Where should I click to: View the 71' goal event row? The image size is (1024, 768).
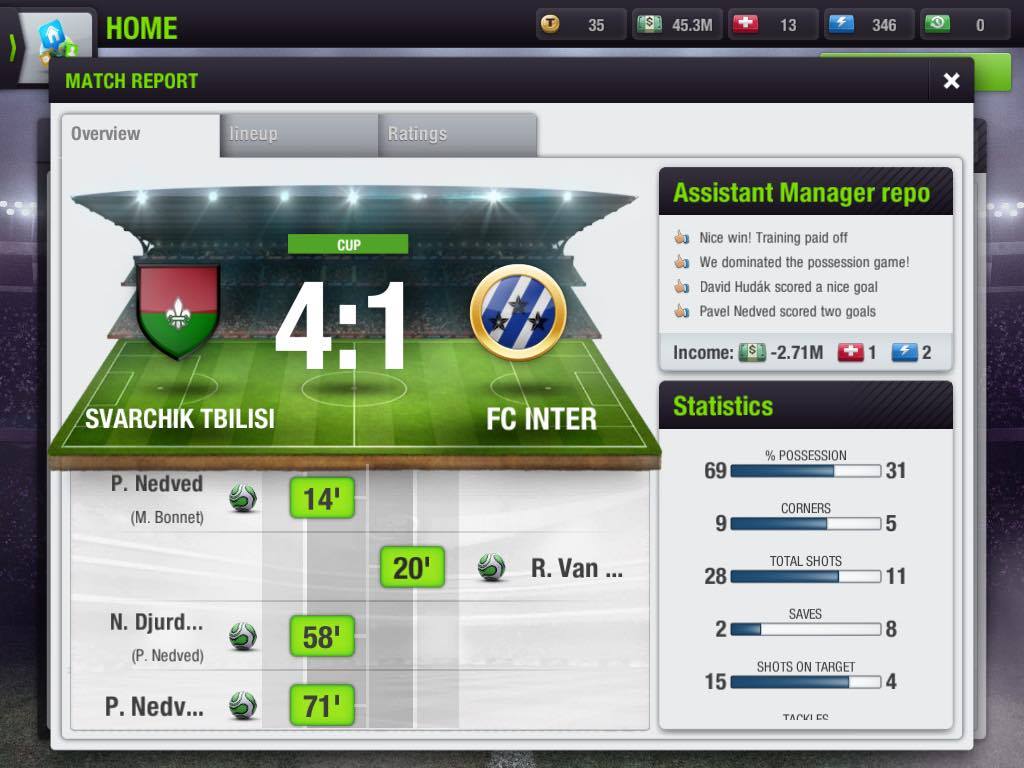pyautogui.click(x=322, y=706)
